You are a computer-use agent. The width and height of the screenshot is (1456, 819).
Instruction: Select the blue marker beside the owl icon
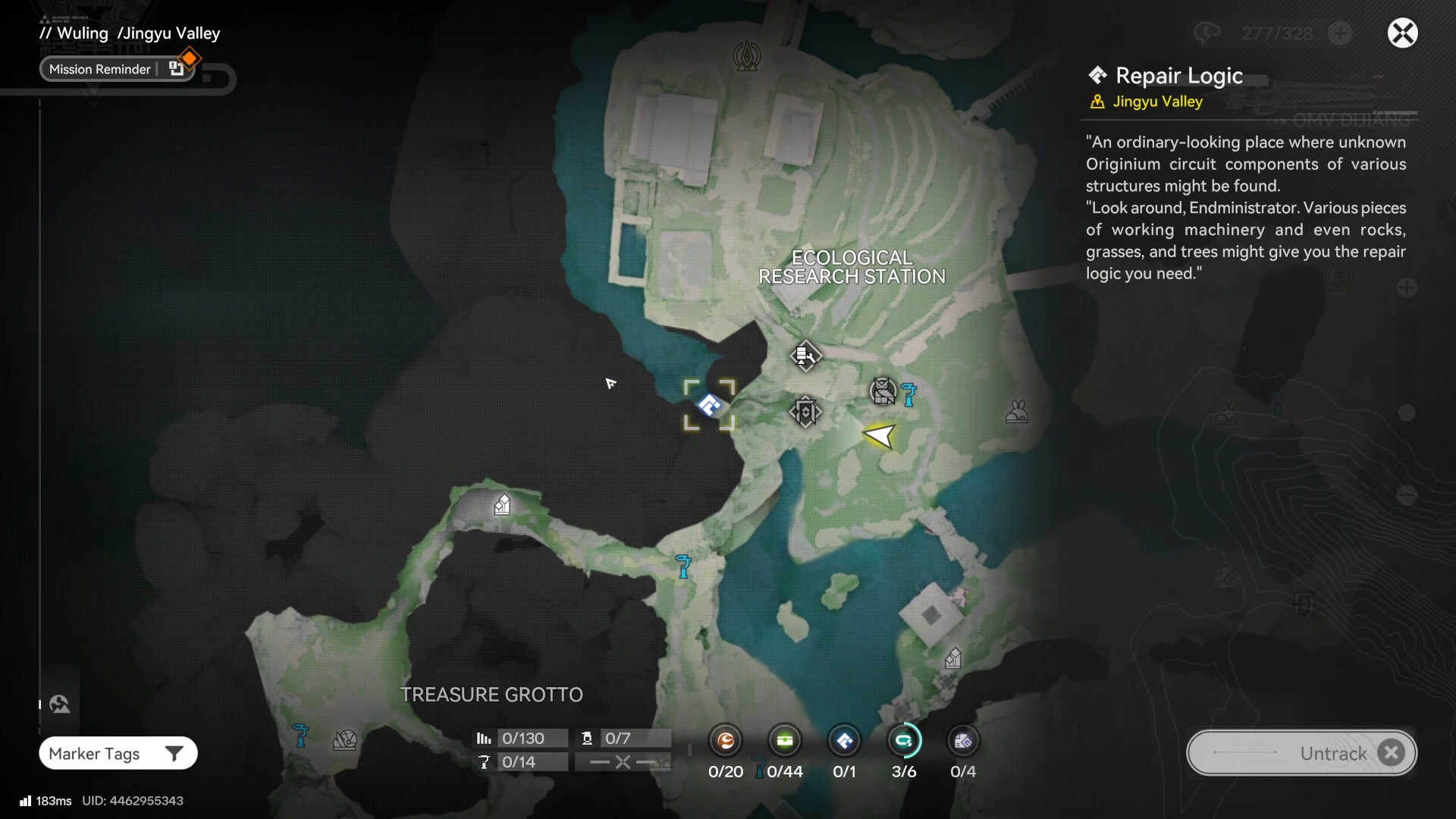coord(908,394)
